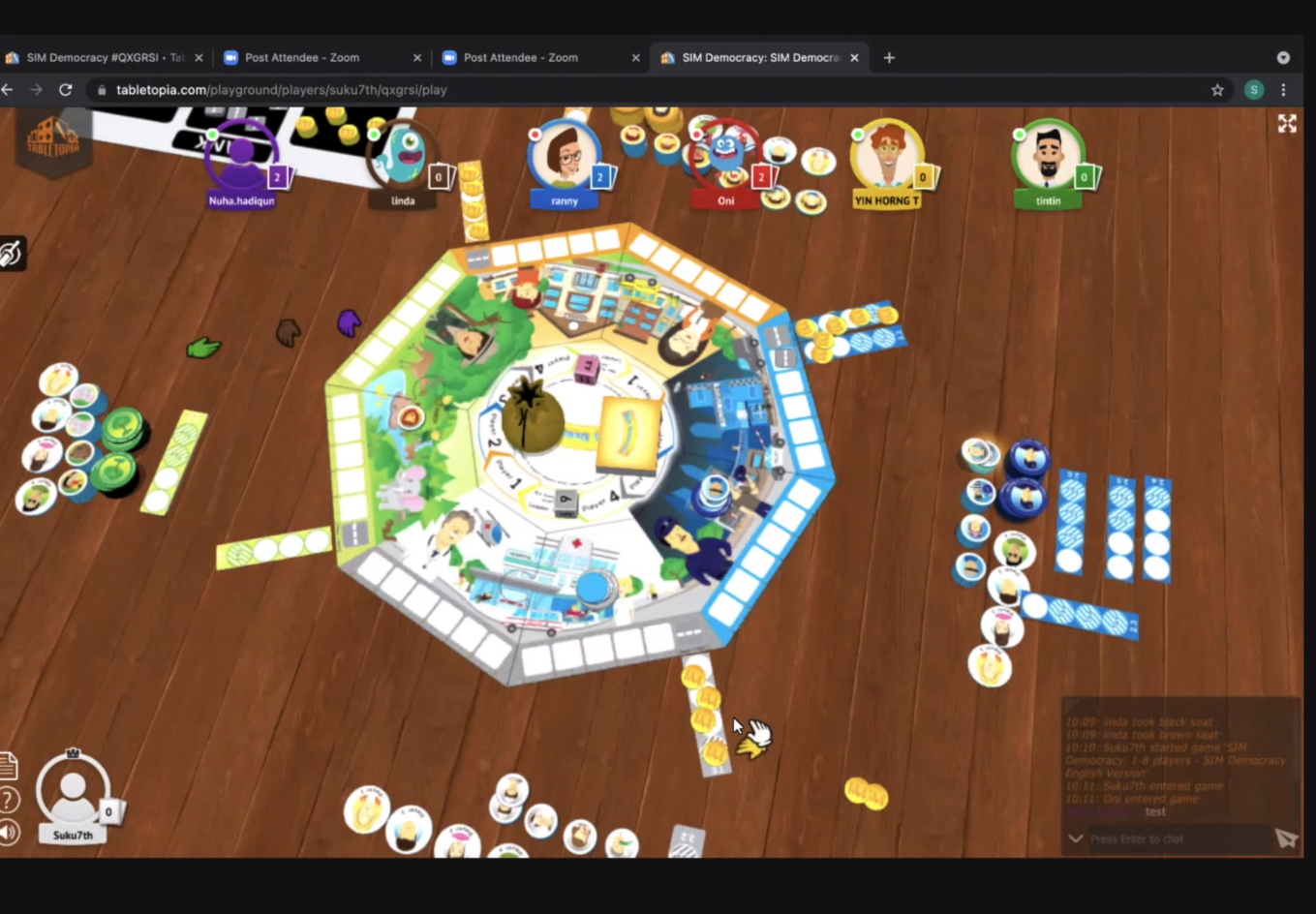Collapse the chat with the chevron

[x=1075, y=838]
